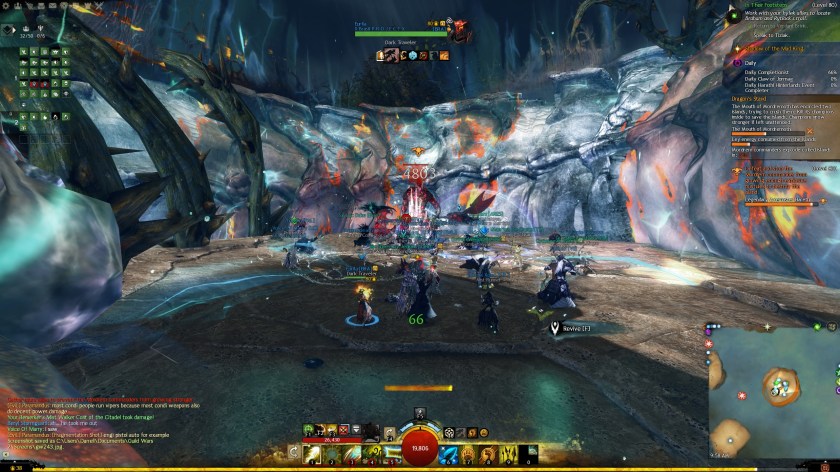Viewport: 840px width, 472px height.
Task: Open the Daily achievements tracker entry
Action: pos(751,62)
